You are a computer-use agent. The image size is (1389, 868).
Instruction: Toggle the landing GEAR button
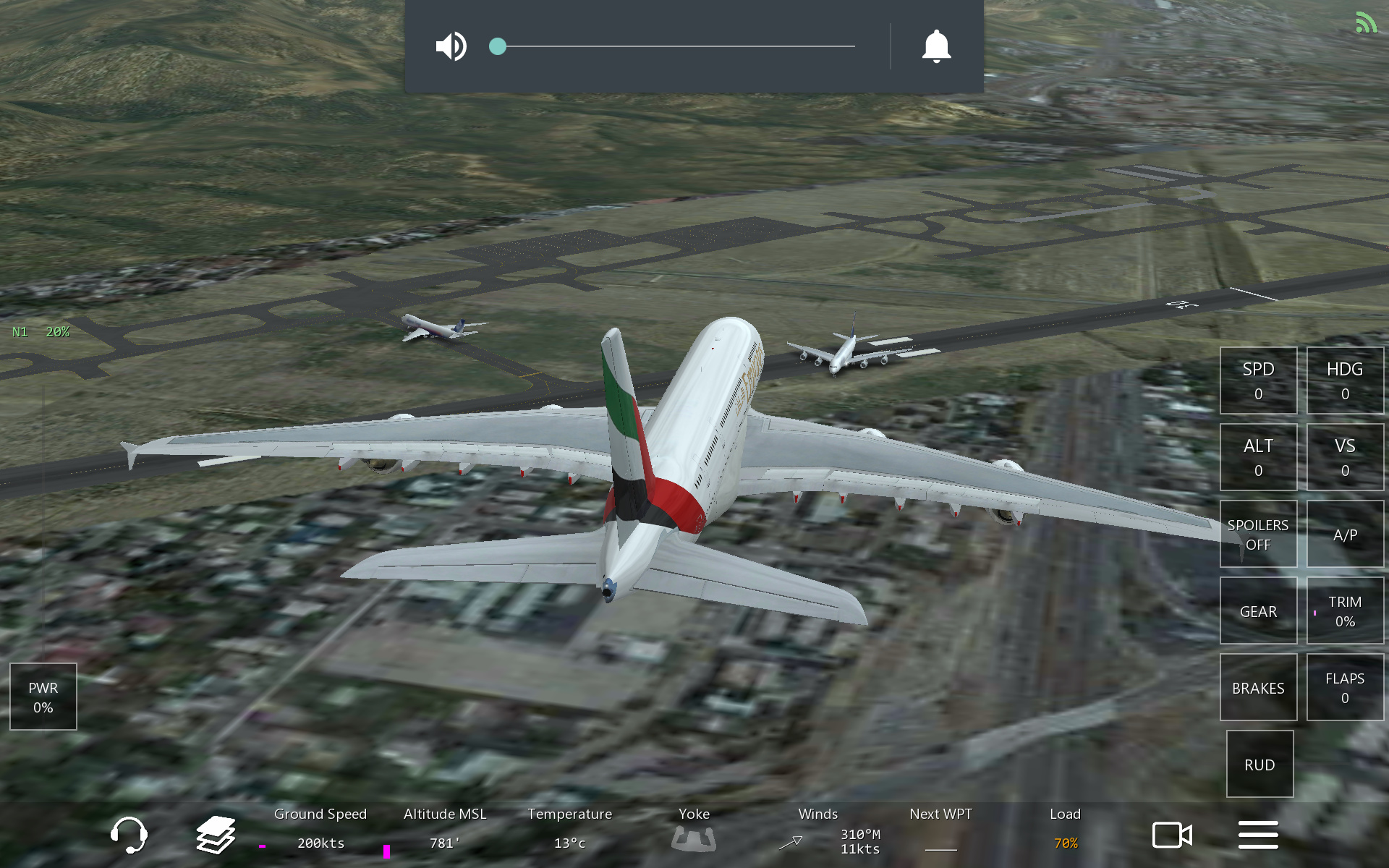1258,610
